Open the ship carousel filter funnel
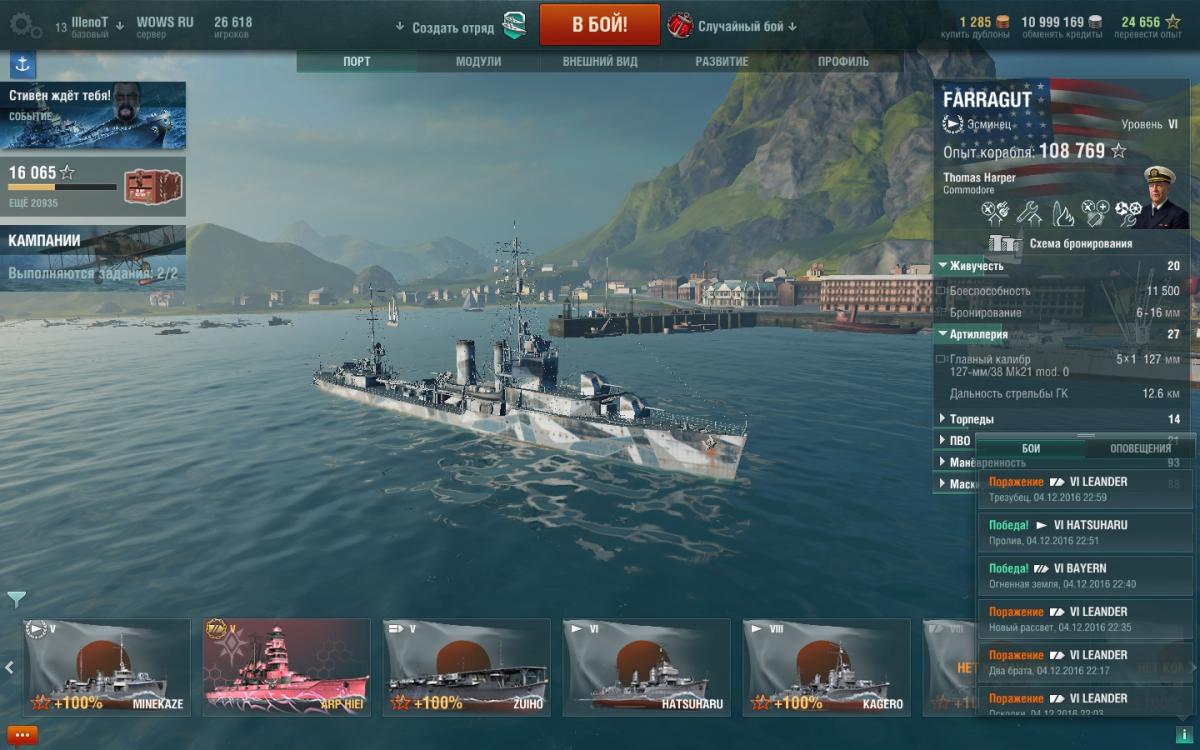Image resolution: width=1200 pixels, height=750 pixels. (x=16, y=599)
